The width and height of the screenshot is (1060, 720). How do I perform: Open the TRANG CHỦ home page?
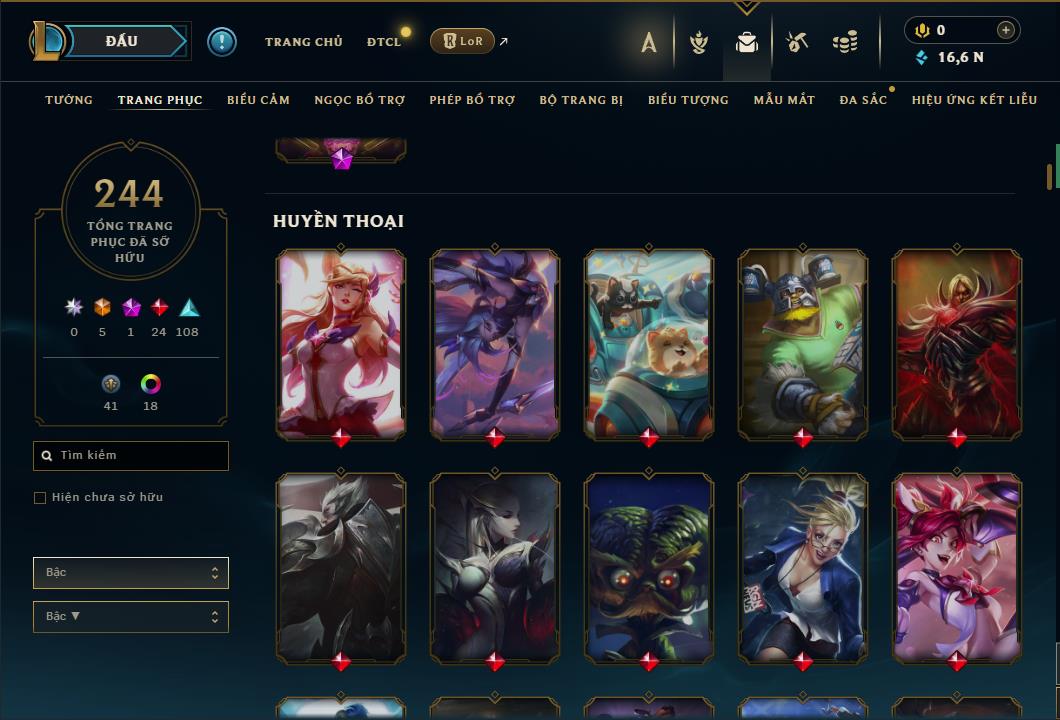click(303, 42)
